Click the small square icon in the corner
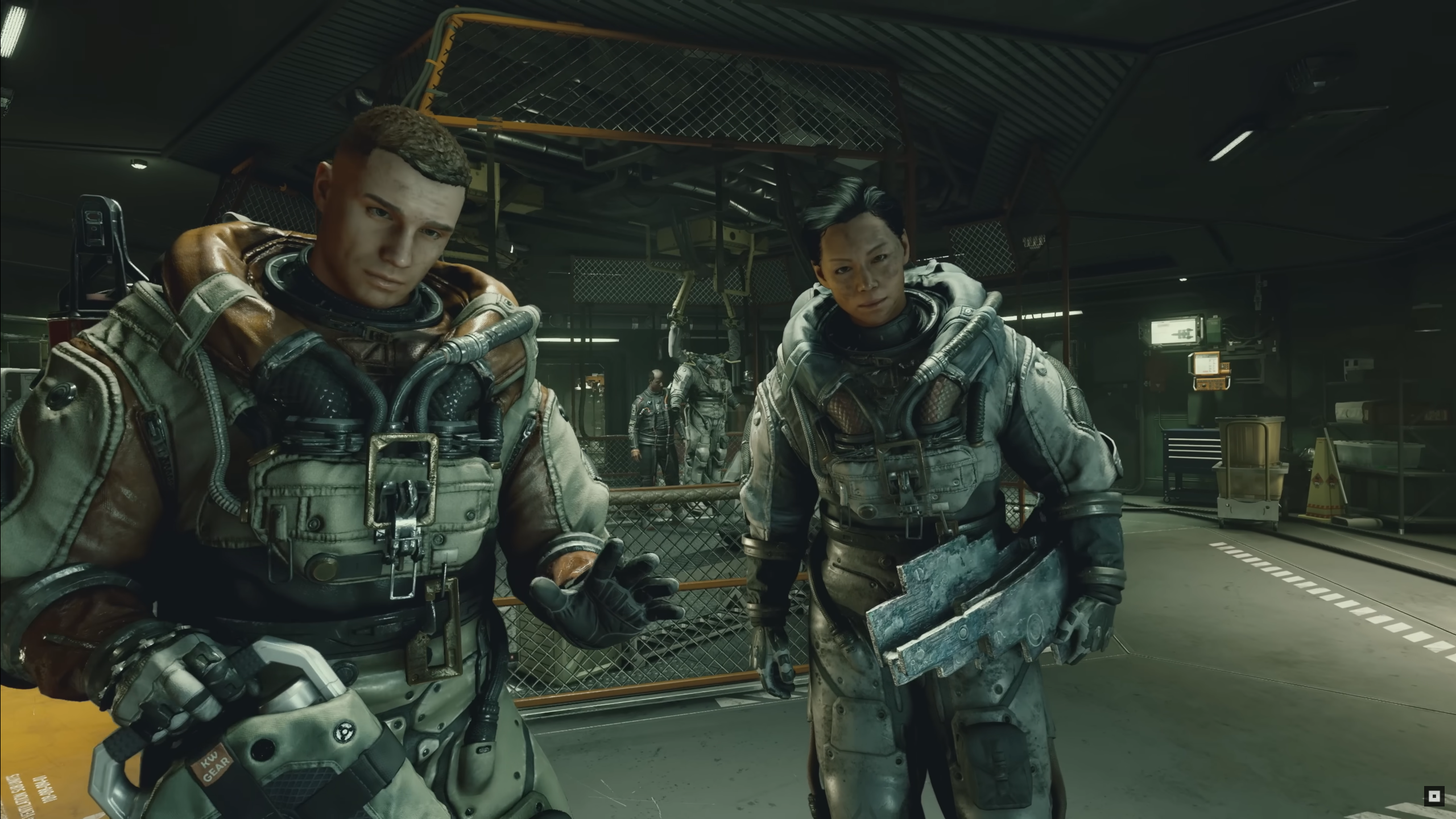Image resolution: width=1456 pixels, height=819 pixels. (1434, 796)
